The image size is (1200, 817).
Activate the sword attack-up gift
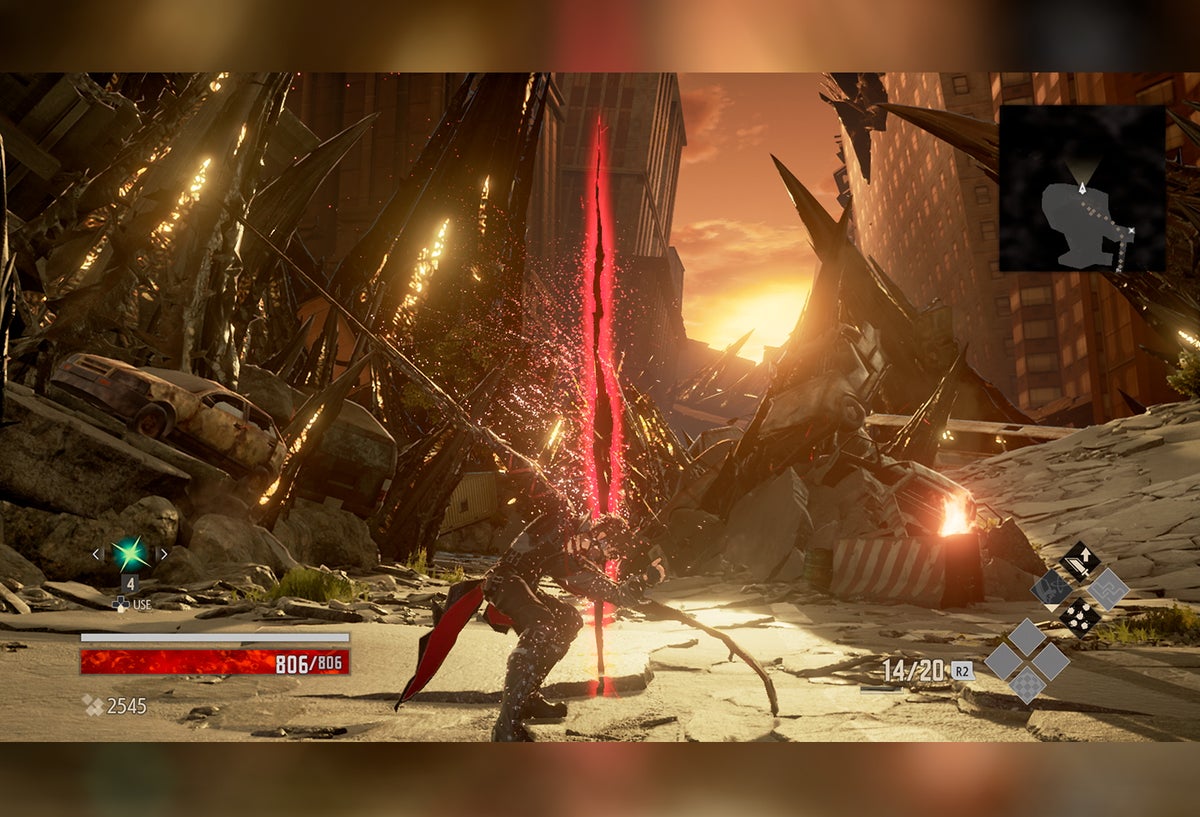[1080, 561]
